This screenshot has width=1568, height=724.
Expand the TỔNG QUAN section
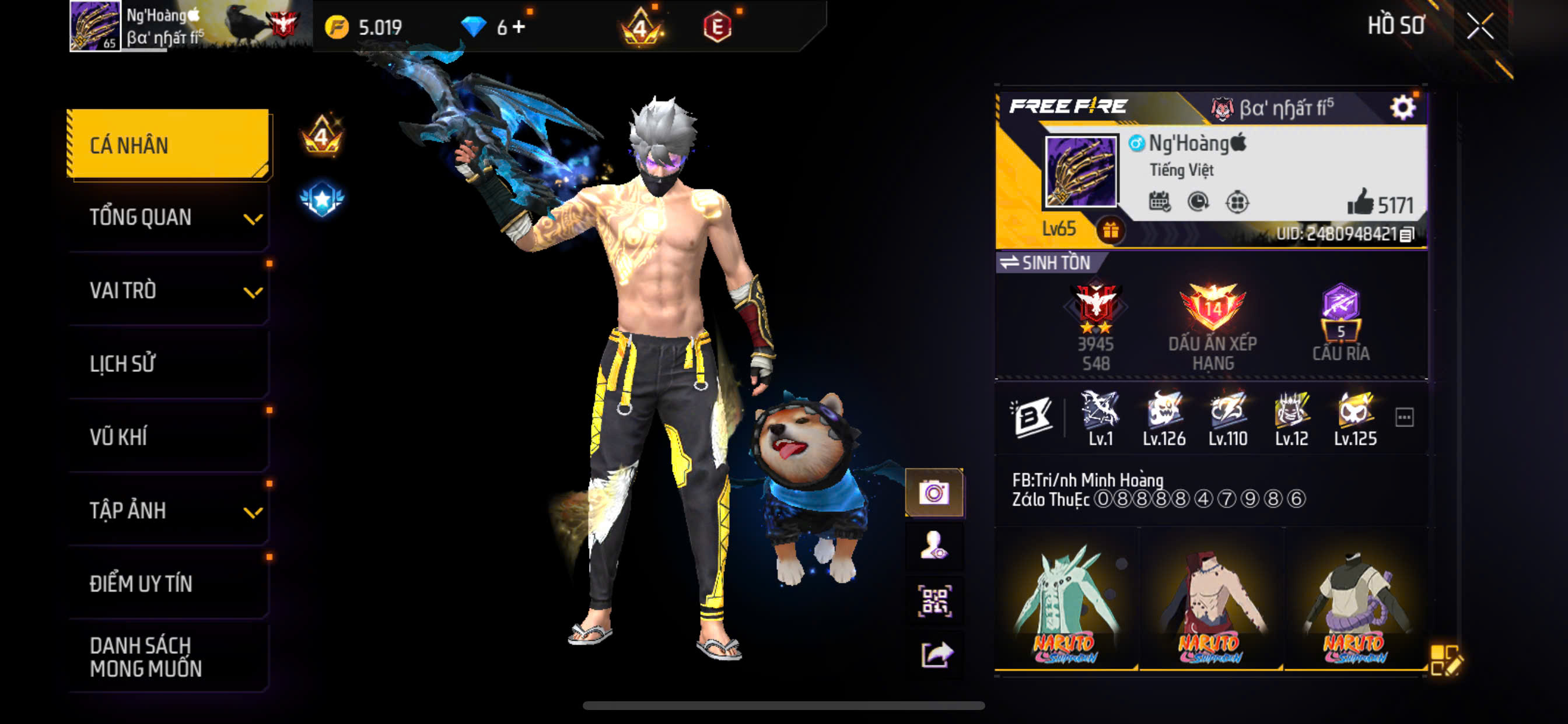pos(168,217)
